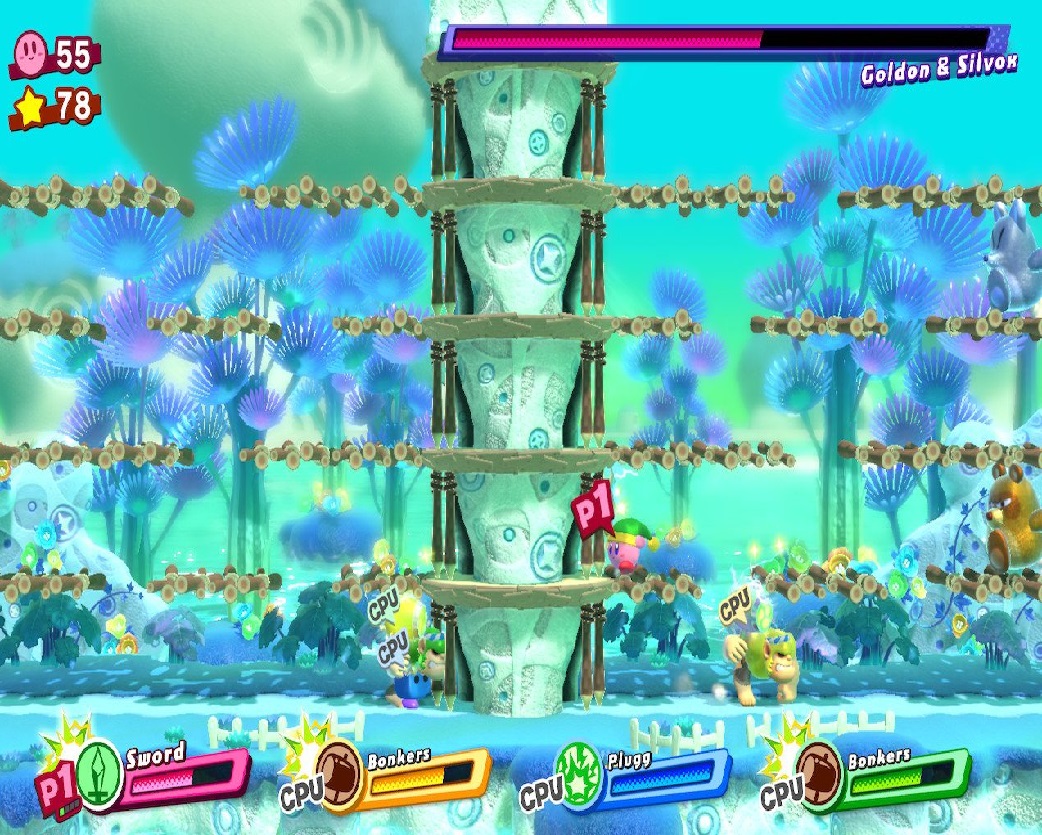Select the P1 Sword ability icon
The height and width of the screenshot is (835, 1042).
[98, 771]
